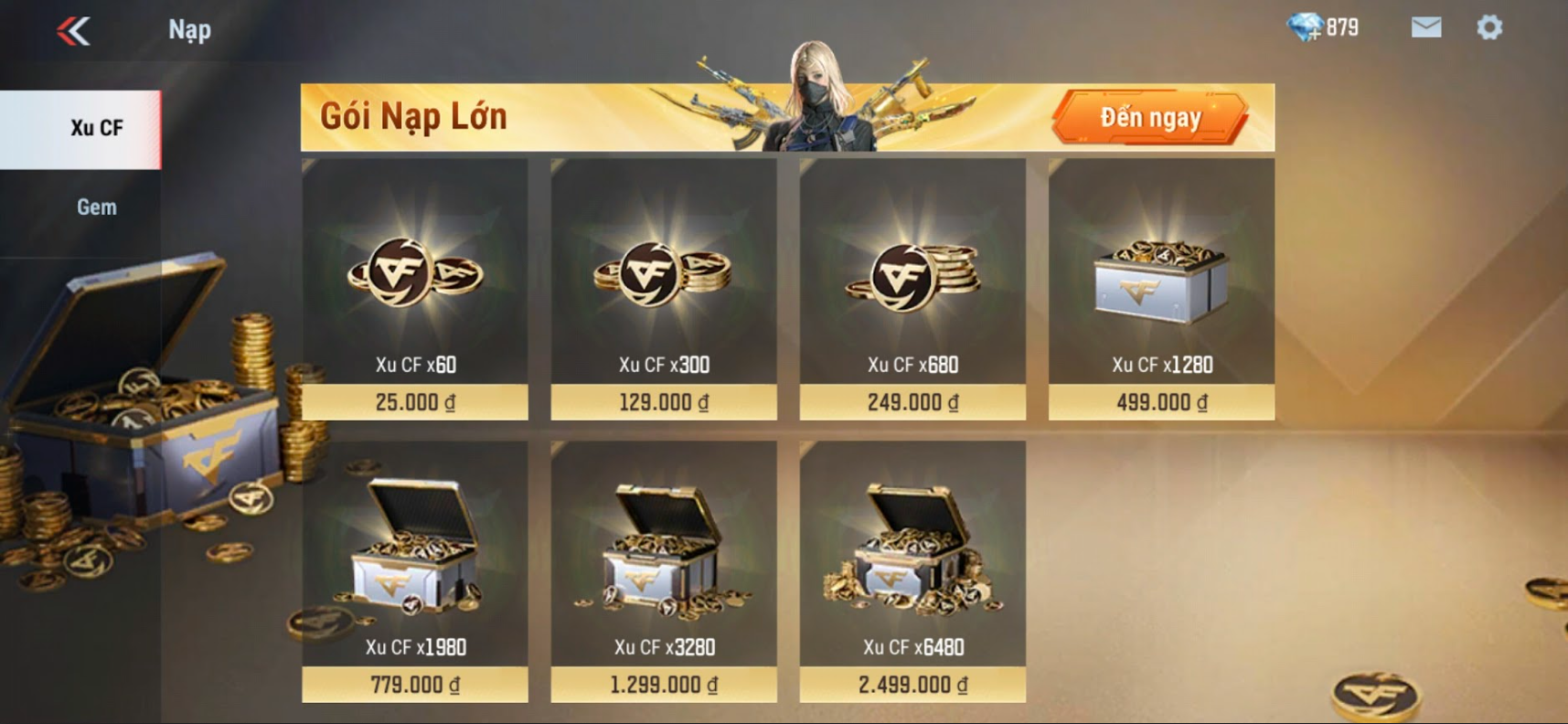1568x724 pixels.
Task: Choose the Xu CF x300 pack
Action: point(664,289)
